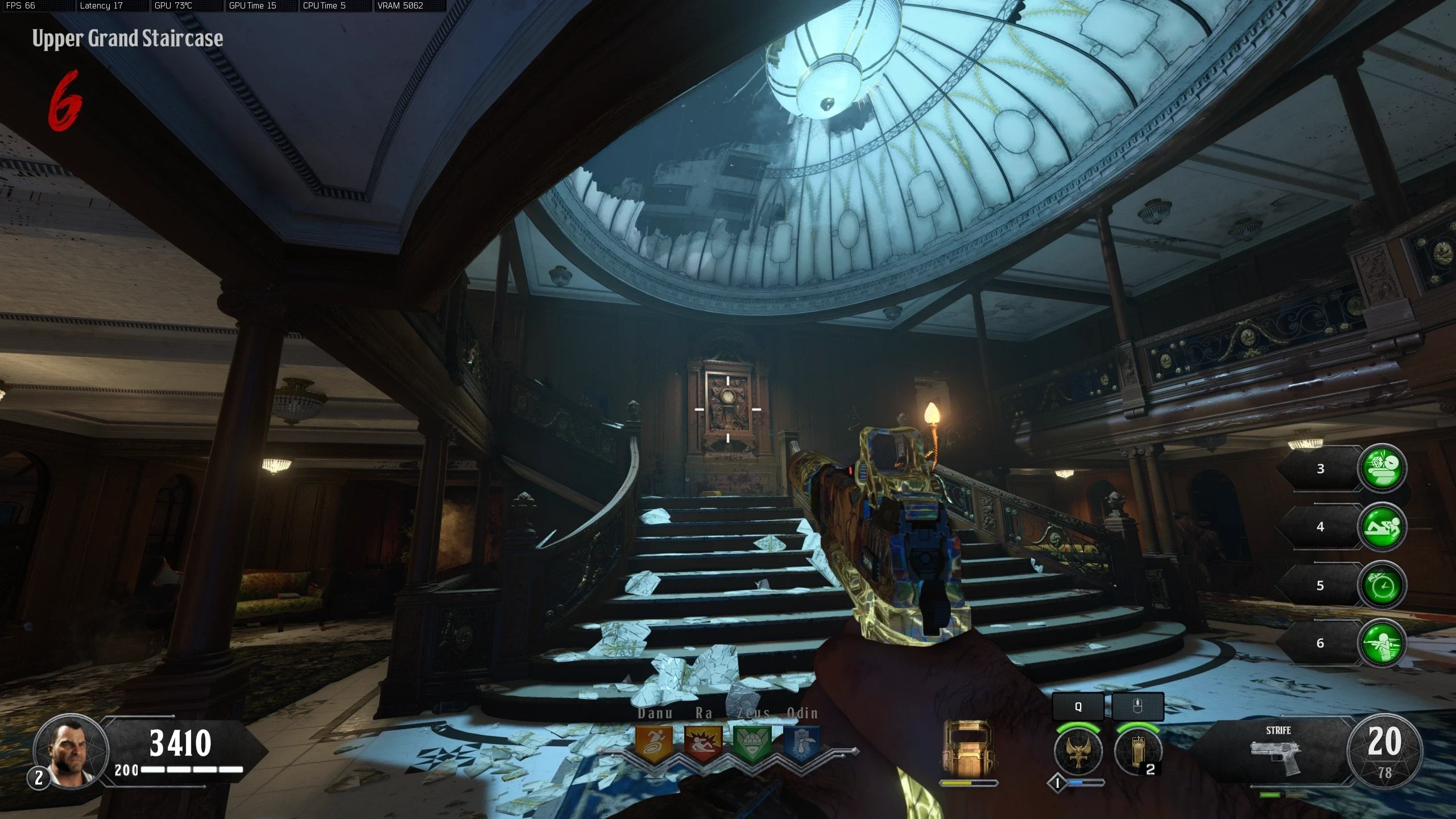Activate the alarm clock elixir in slot 5
The width and height of the screenshot is (1456, 819).
[1382, 585]
